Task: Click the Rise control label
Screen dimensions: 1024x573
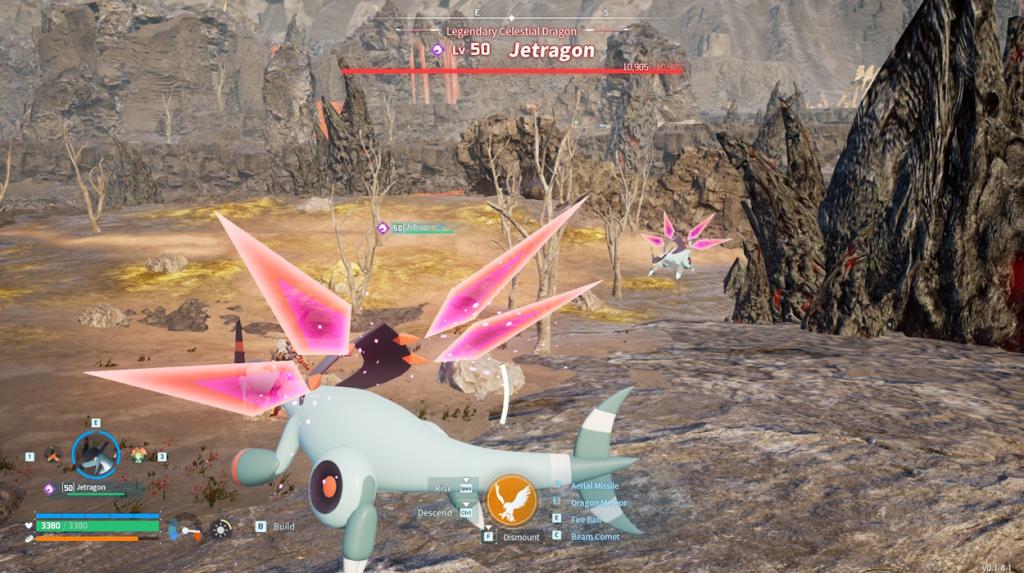Action: pos(443,488)
